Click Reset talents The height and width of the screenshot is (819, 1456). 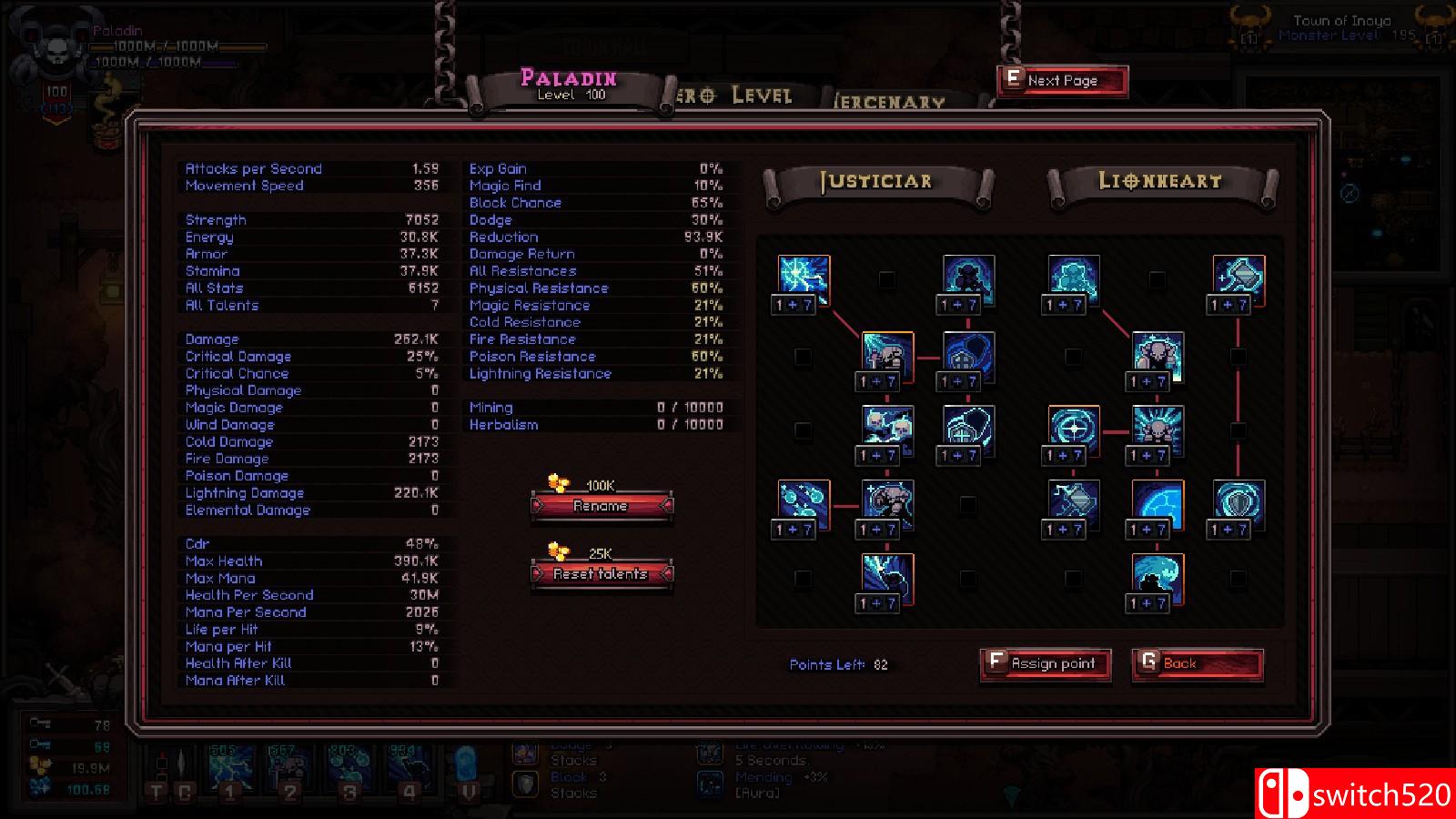tap(601, 574)
